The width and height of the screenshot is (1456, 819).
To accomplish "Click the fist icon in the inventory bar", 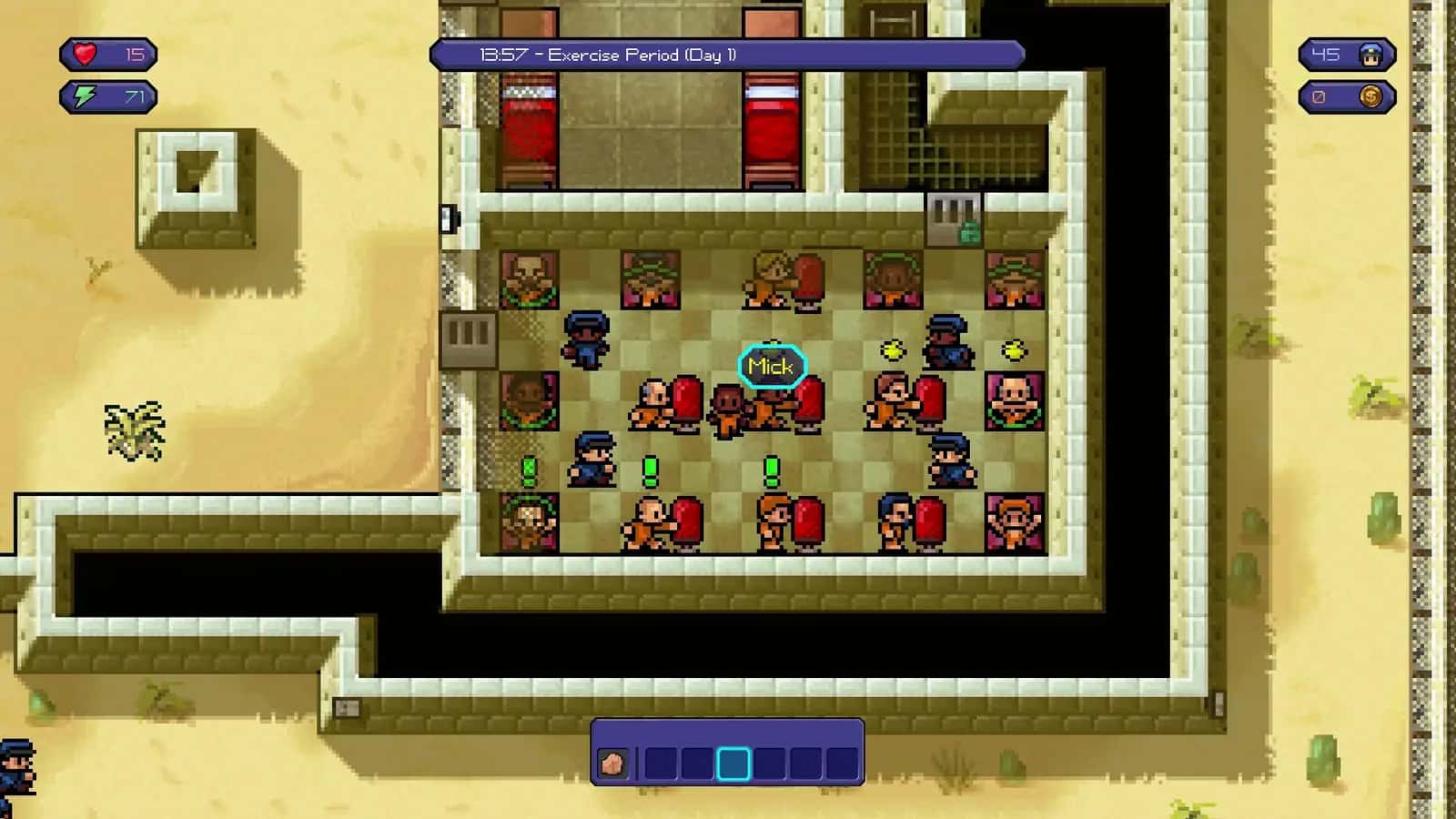I will pos(612,763).
